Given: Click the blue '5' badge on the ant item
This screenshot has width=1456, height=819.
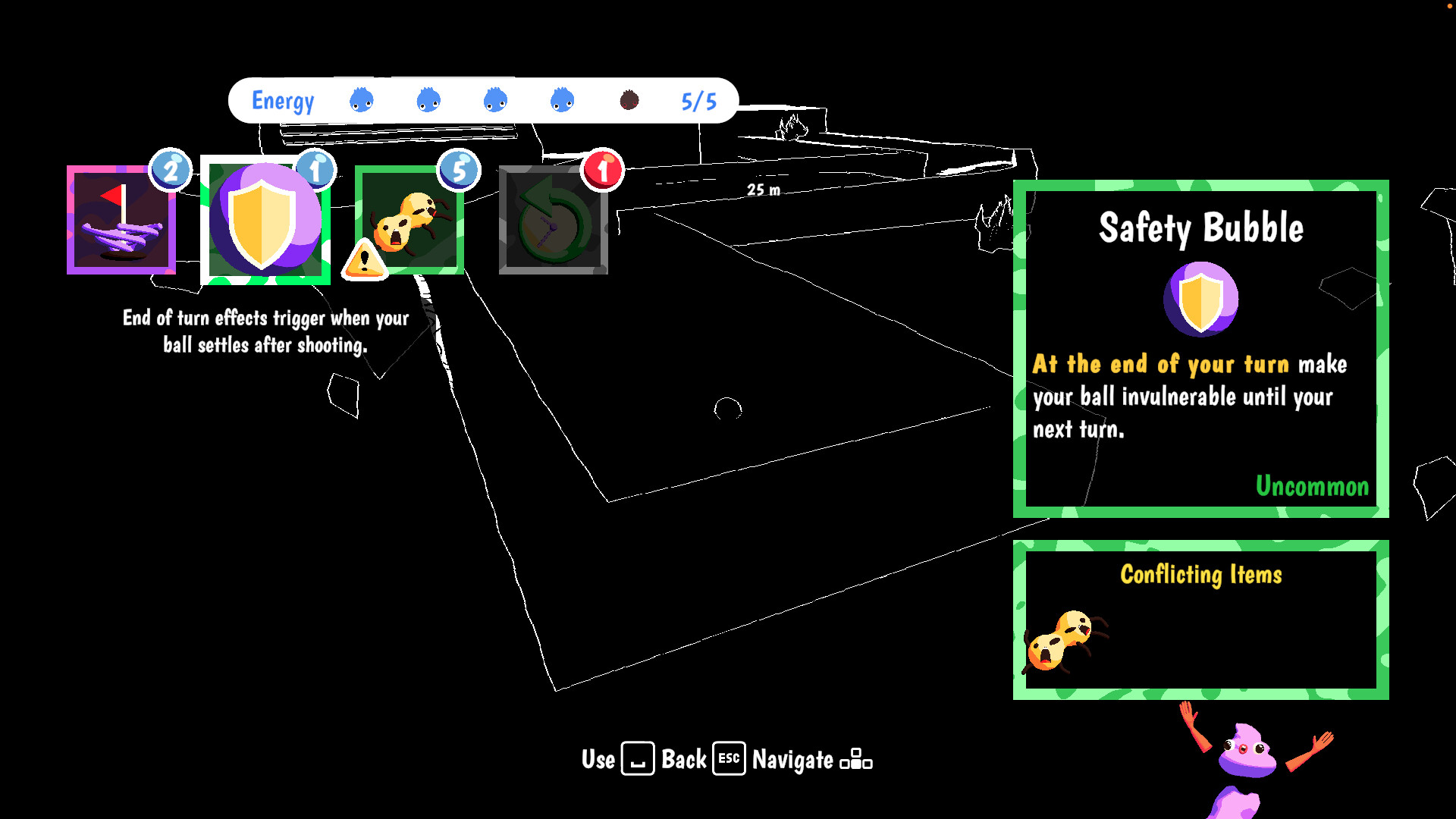Looking at the screenshot, I should [x=459, y=169].
